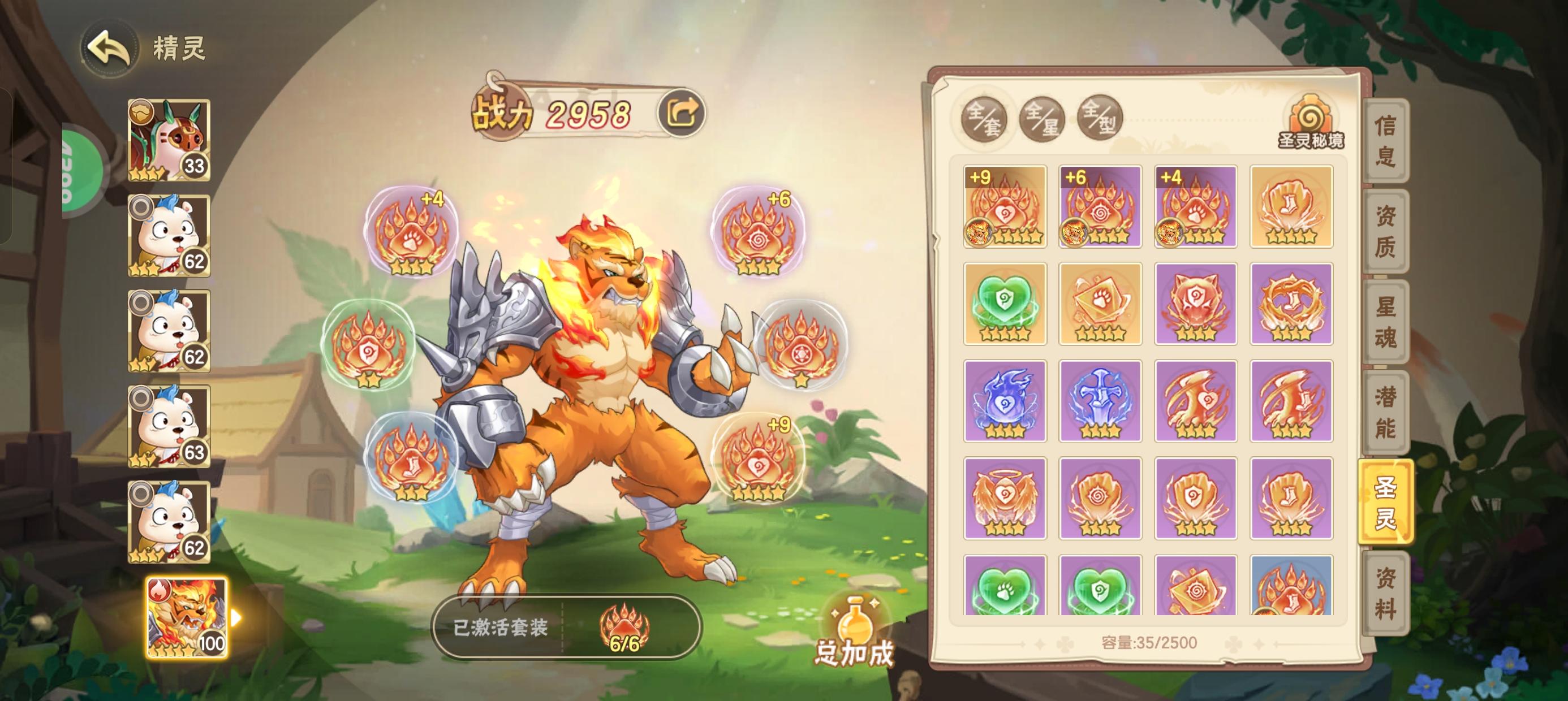This screenshot has height=701, width=1568.
Task: Select the green heart relic icon
Action: pyautogui.click(x=1006, y=302)
